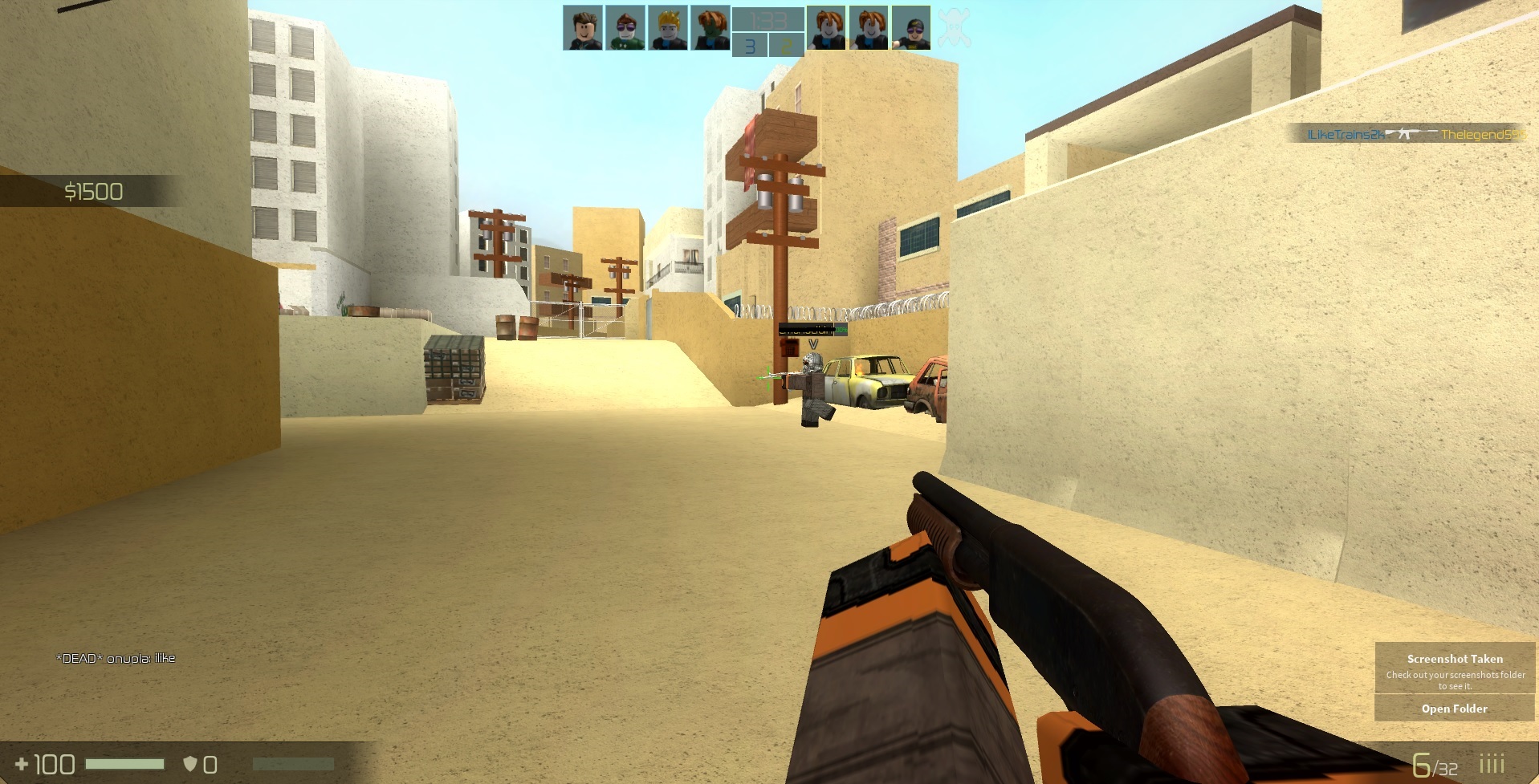This screenshot has height=784, width=1539.
Task: Click the armor shield icon bottom left
Action: coord(191,763)
